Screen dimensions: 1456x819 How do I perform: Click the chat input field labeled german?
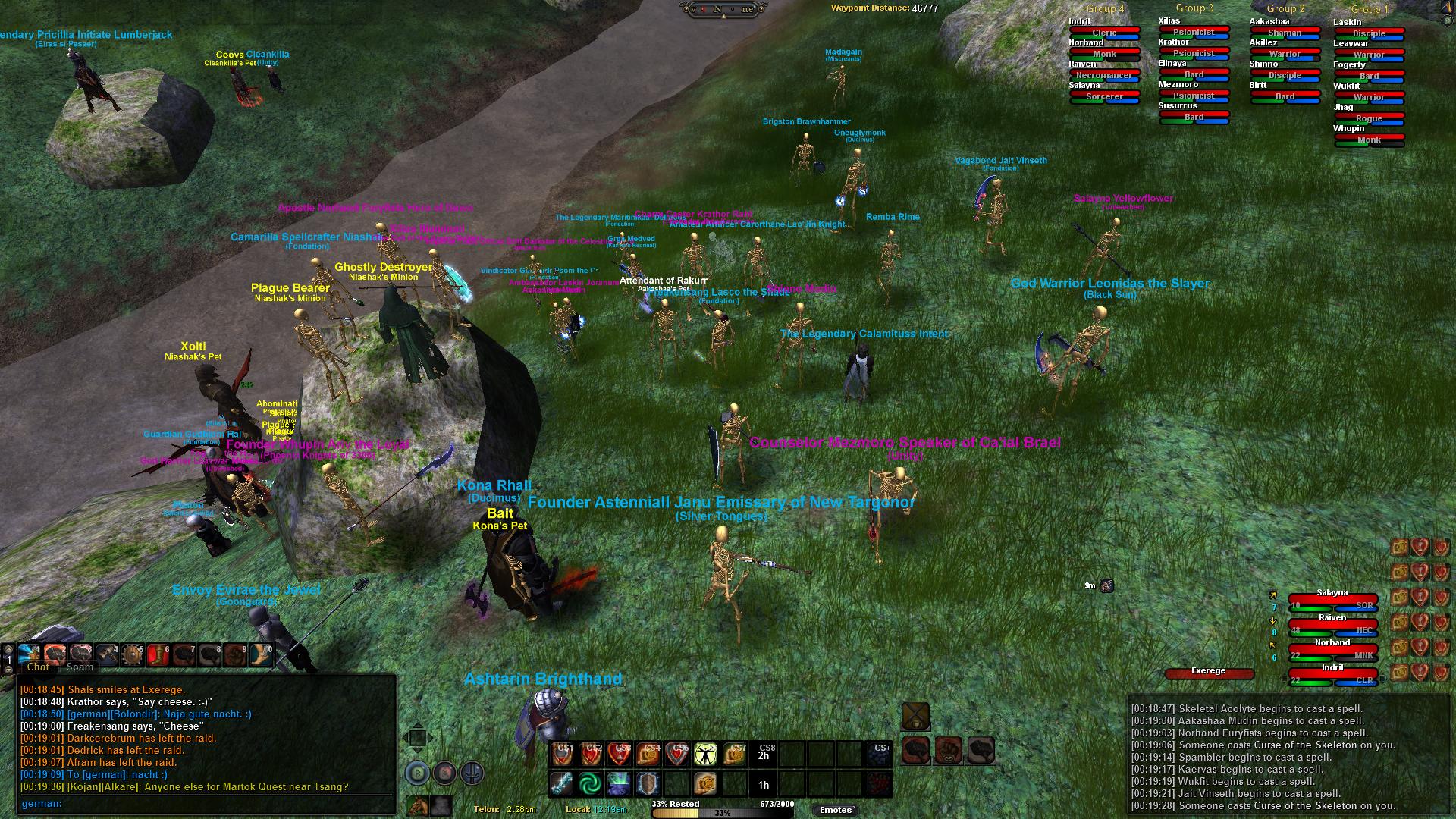click(205, 804)
